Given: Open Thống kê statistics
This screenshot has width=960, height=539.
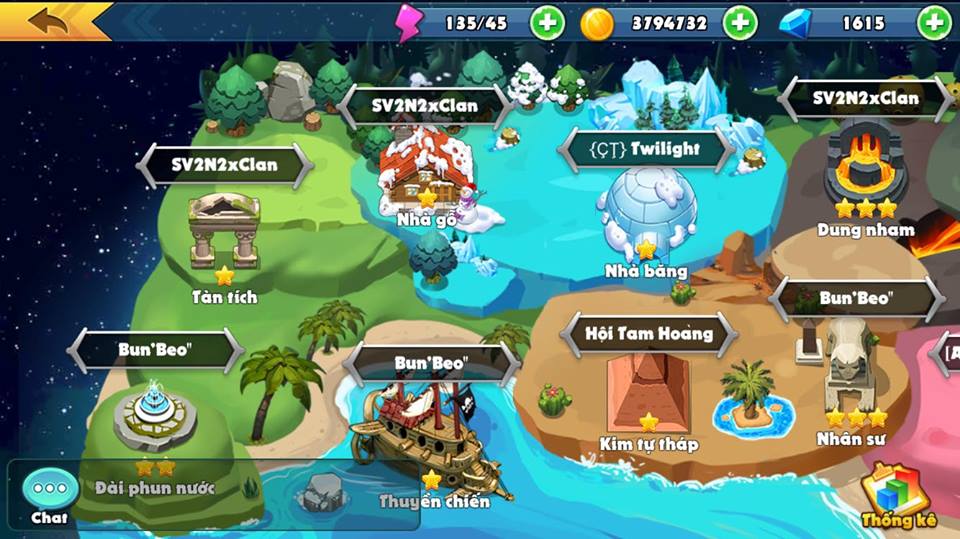Looking at the screenshot, I should (x=897, y=493).
